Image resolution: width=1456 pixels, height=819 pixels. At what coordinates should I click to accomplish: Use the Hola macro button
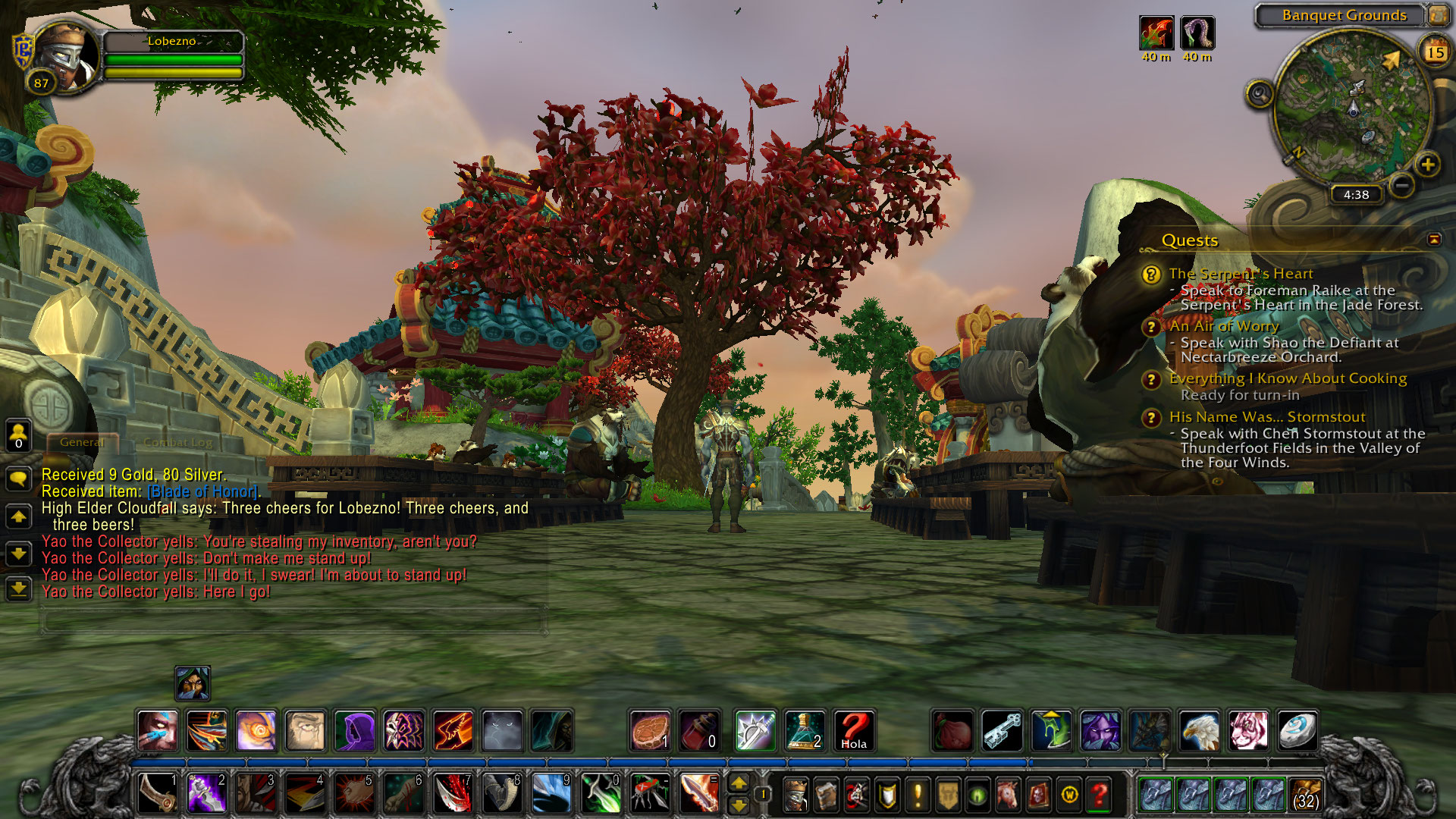coord(854,730)
